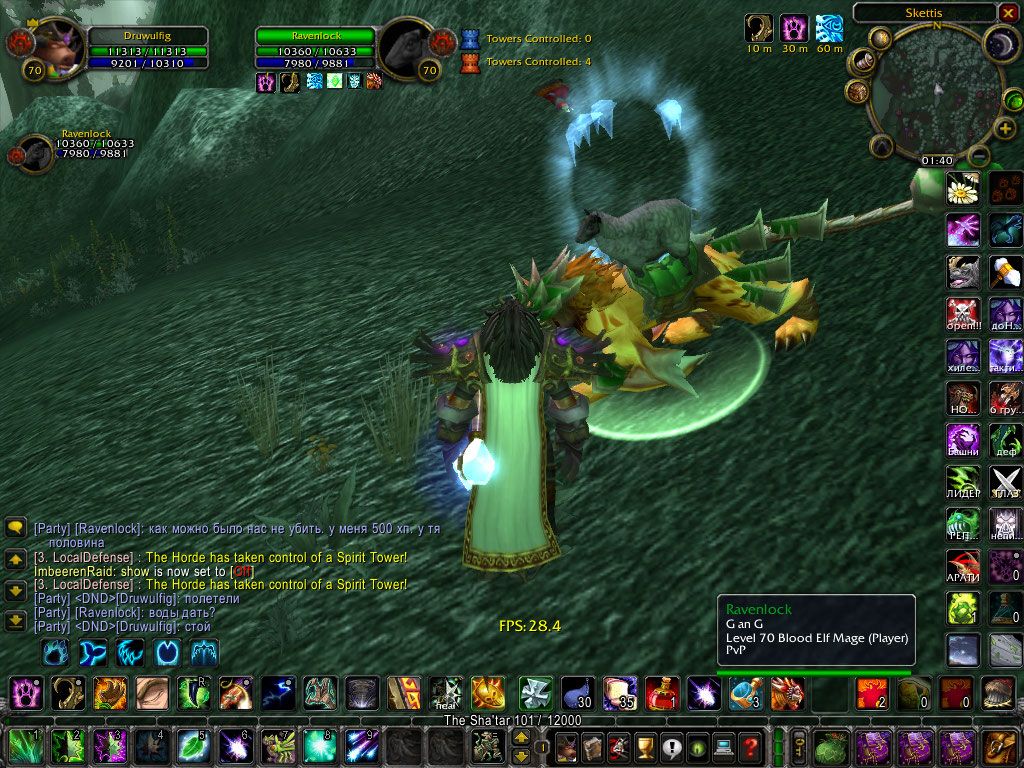Click the 'АРАТИ' macro button
The width and height of the screenshot is (1024, 768).
click(963, 566)
